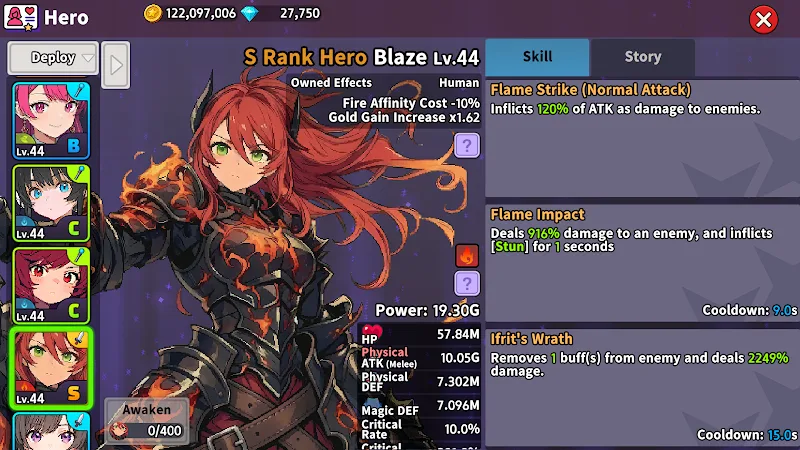The width and height of the screenshot is (800, 450).
Task: Pick the C rank red-haired hero portrait
Action: 51,285
